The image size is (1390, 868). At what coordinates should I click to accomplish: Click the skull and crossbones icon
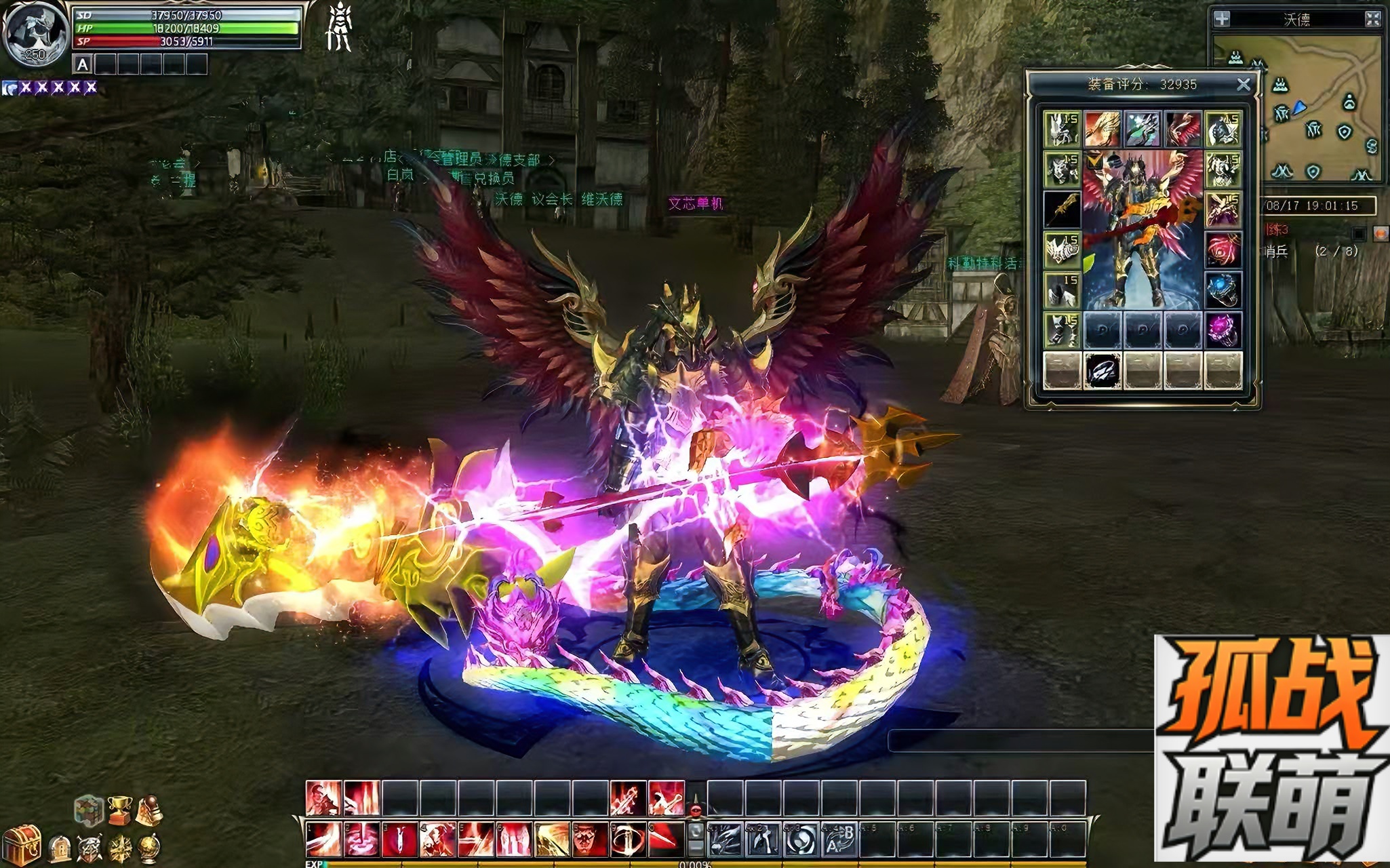(x=90, y=848)
